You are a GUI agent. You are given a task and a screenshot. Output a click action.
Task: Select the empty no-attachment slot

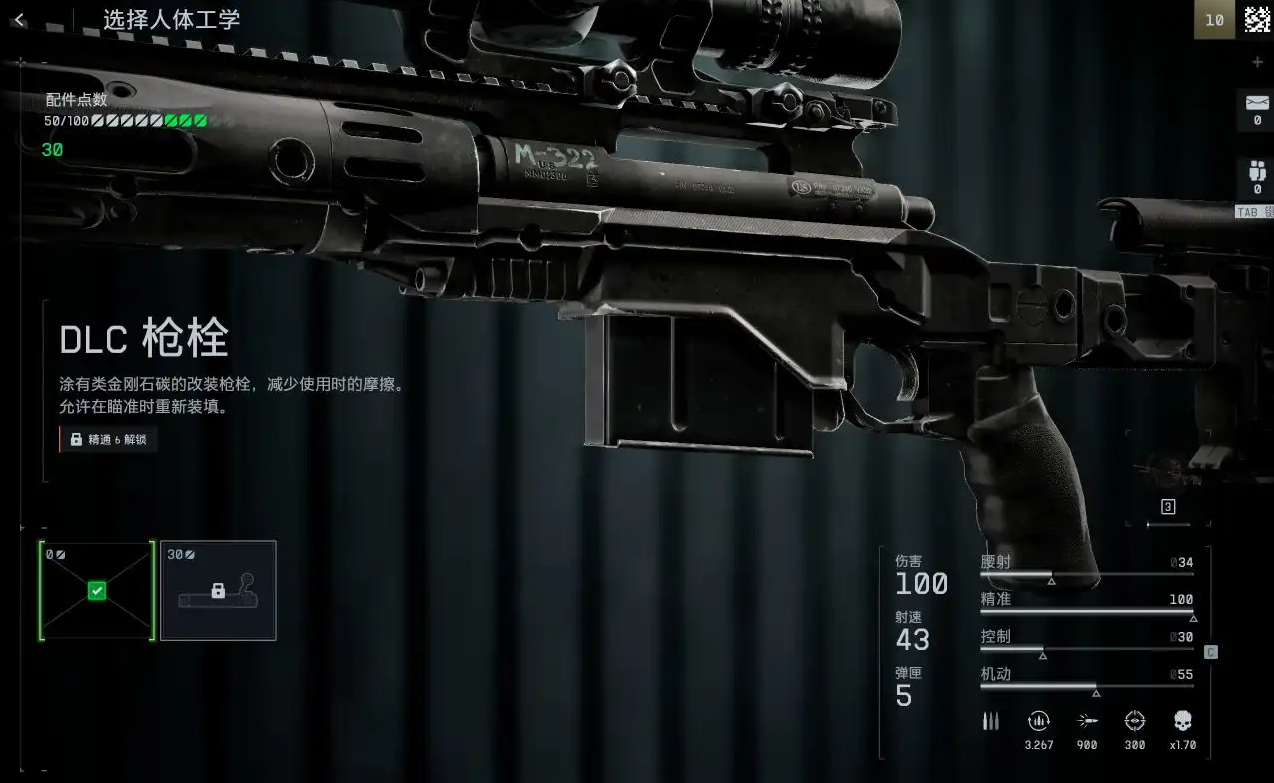[97, 590]
